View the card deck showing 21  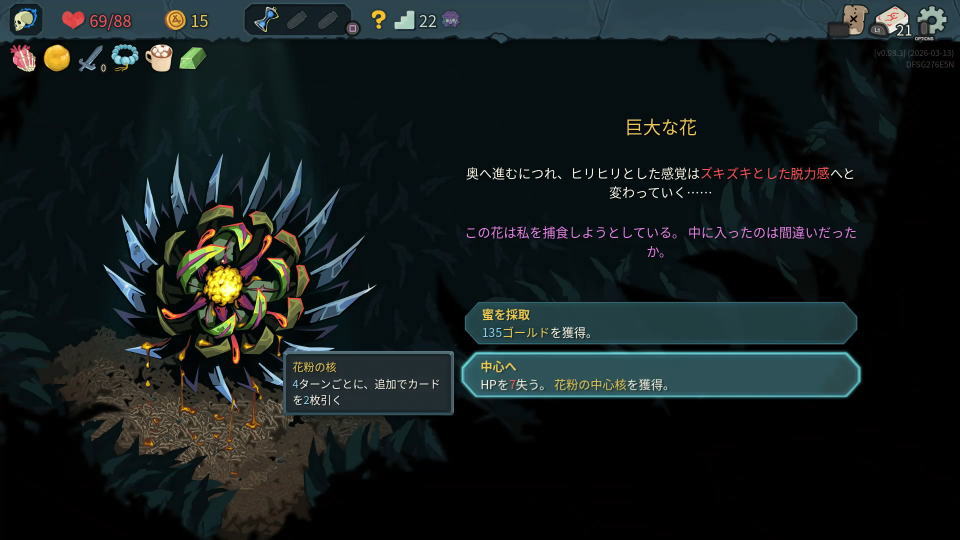pos(892,21)
